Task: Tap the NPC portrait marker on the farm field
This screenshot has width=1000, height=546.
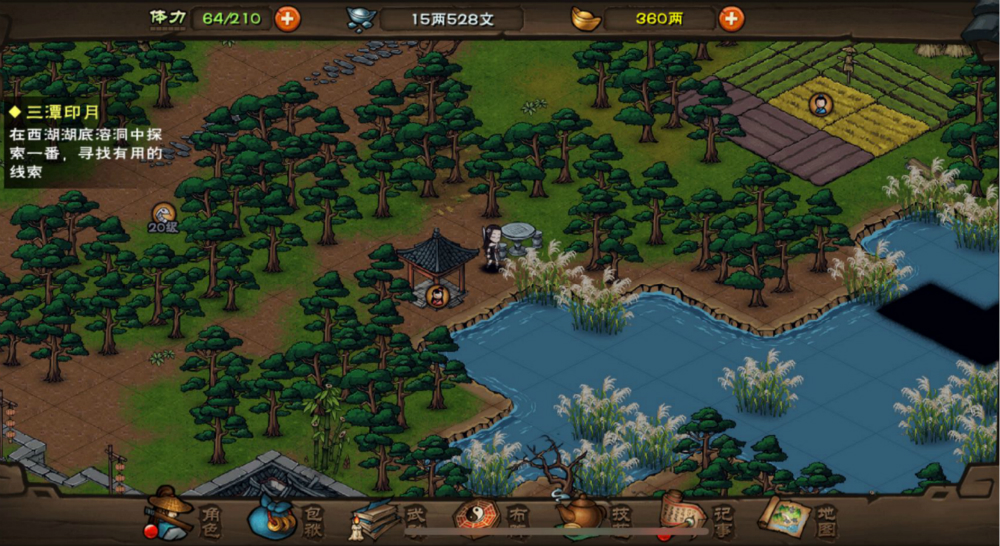Action: (820, 103)
